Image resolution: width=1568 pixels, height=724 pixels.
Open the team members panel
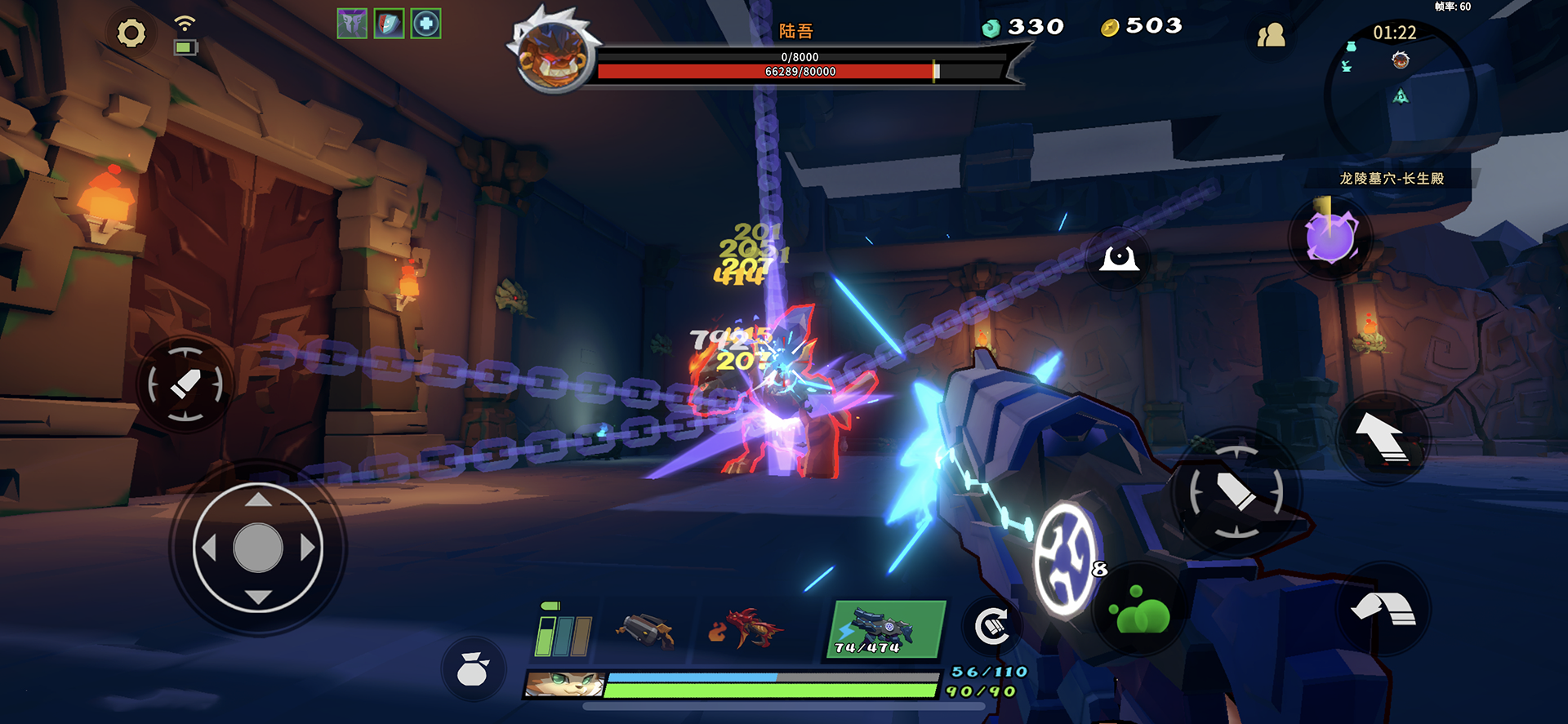tap(1271, 35)
